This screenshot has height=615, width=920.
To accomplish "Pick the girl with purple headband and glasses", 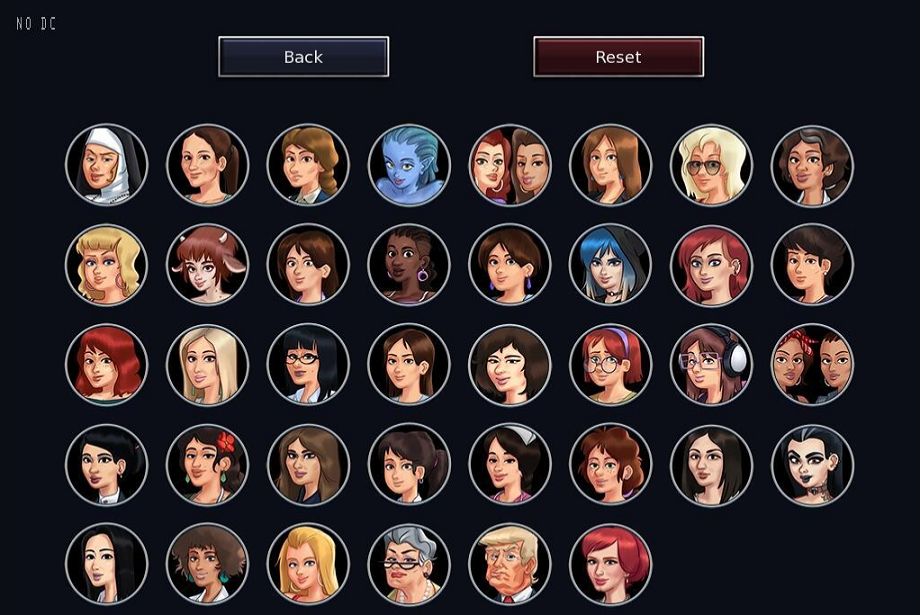I will pos(610,365).
